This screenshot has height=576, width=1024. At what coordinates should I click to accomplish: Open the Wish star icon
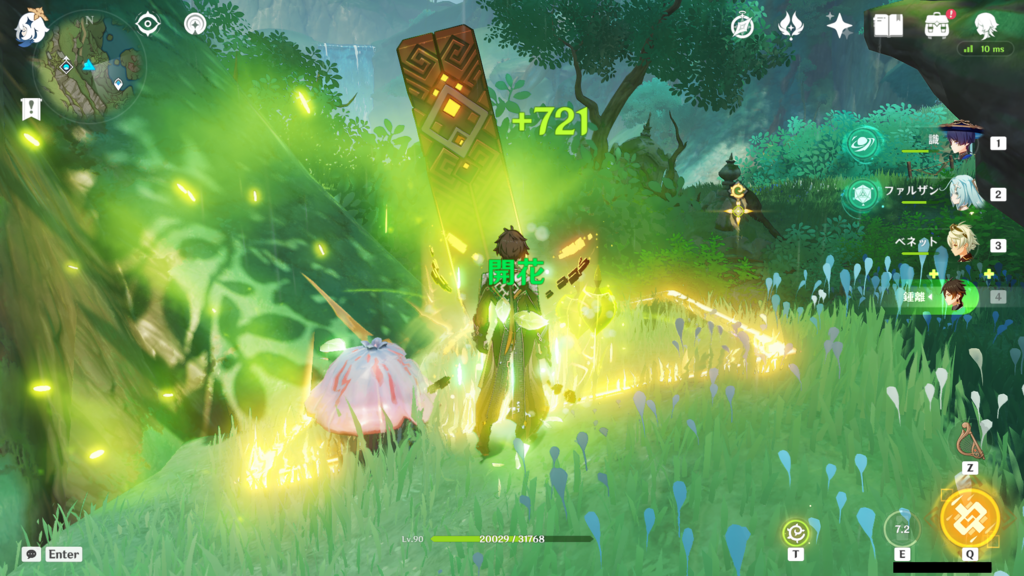pyautogui.click(x=839, y=26)
